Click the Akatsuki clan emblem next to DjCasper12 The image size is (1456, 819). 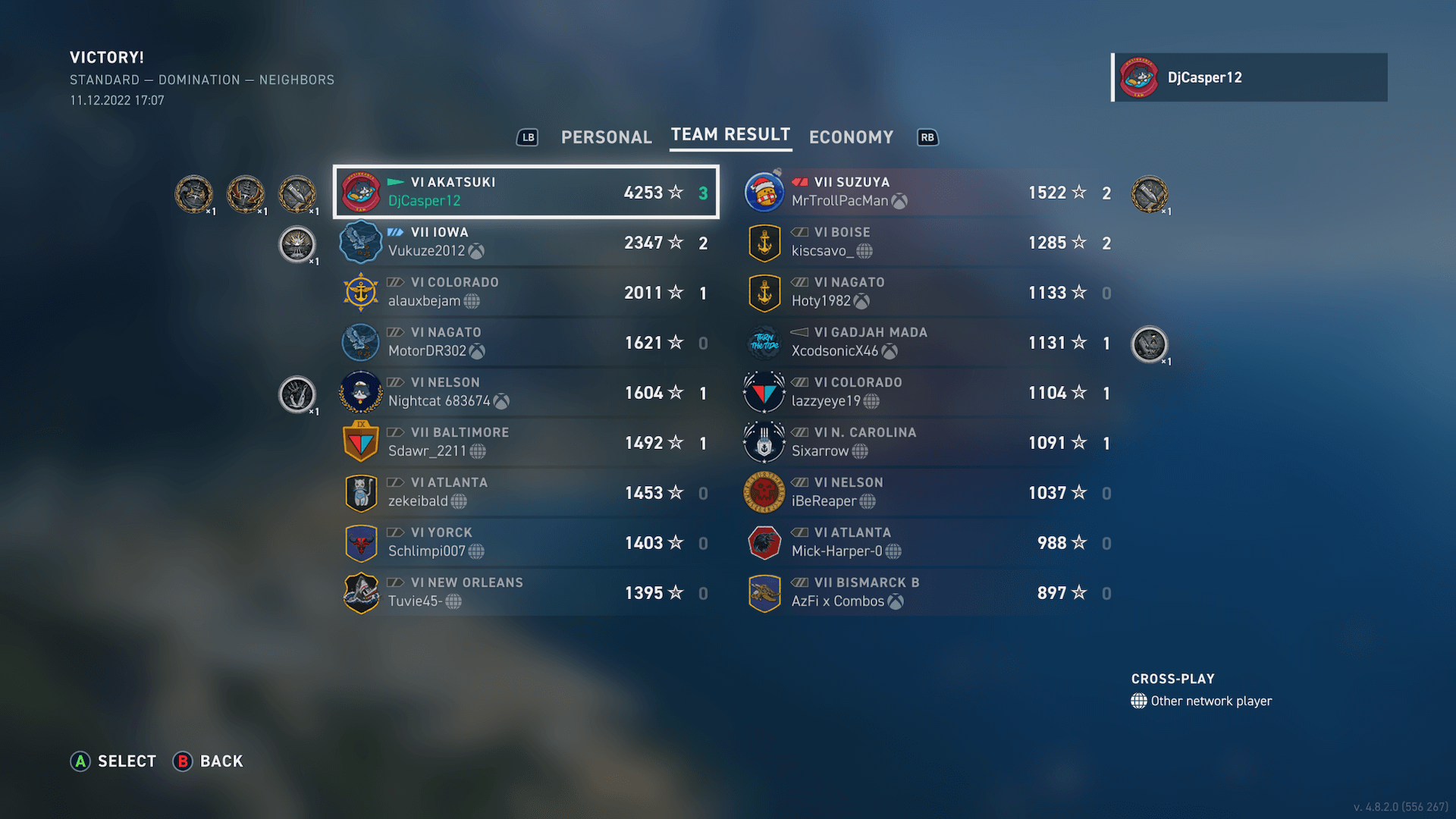pyautogui.click(x=362, y=192)
